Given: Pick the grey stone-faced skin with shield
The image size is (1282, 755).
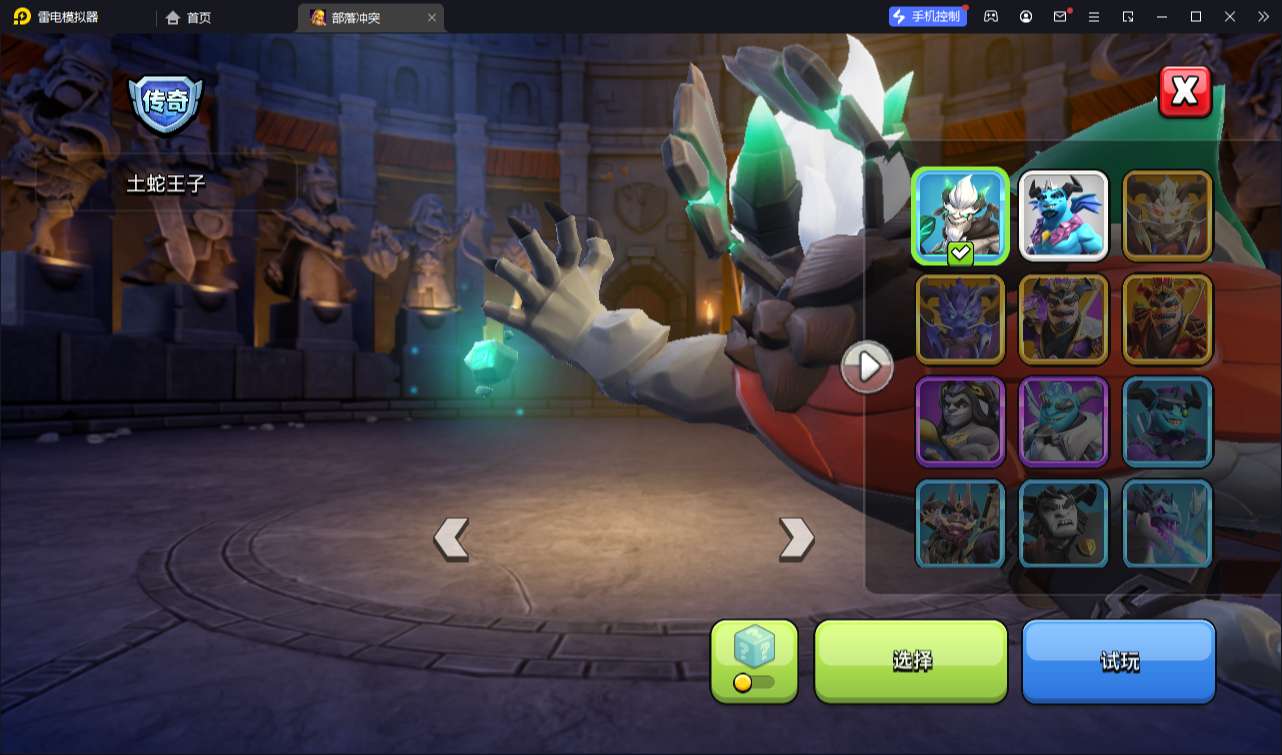Looking at the screenshot, I should [x=1063, y=524].
